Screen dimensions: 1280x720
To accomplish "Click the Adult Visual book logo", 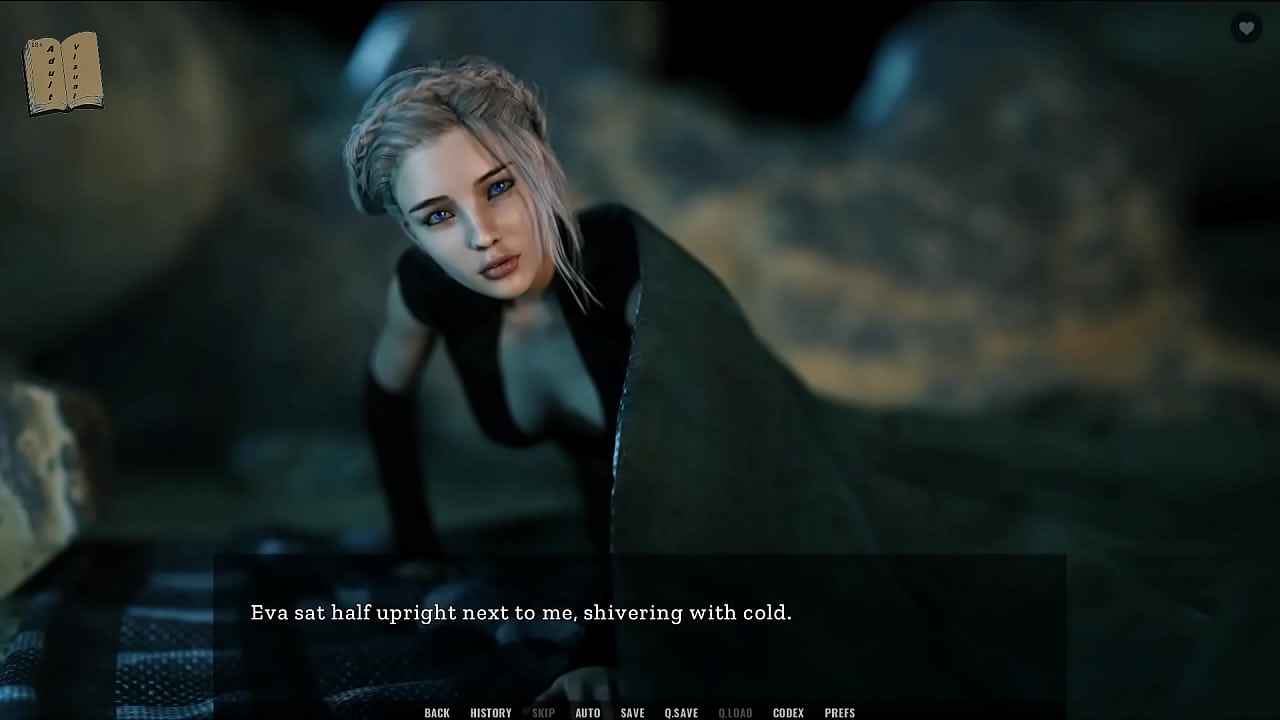I will pyautogui.click(x=63, y=73).
